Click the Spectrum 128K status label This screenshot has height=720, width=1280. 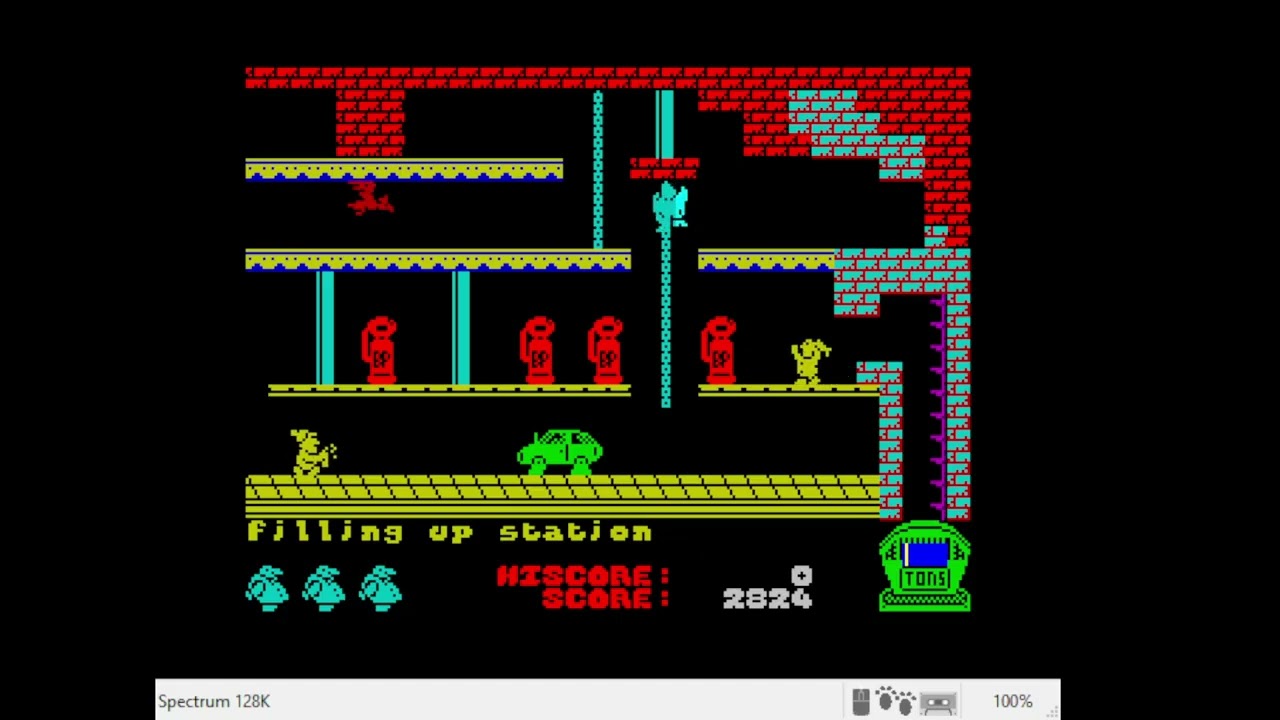(214, 701)
